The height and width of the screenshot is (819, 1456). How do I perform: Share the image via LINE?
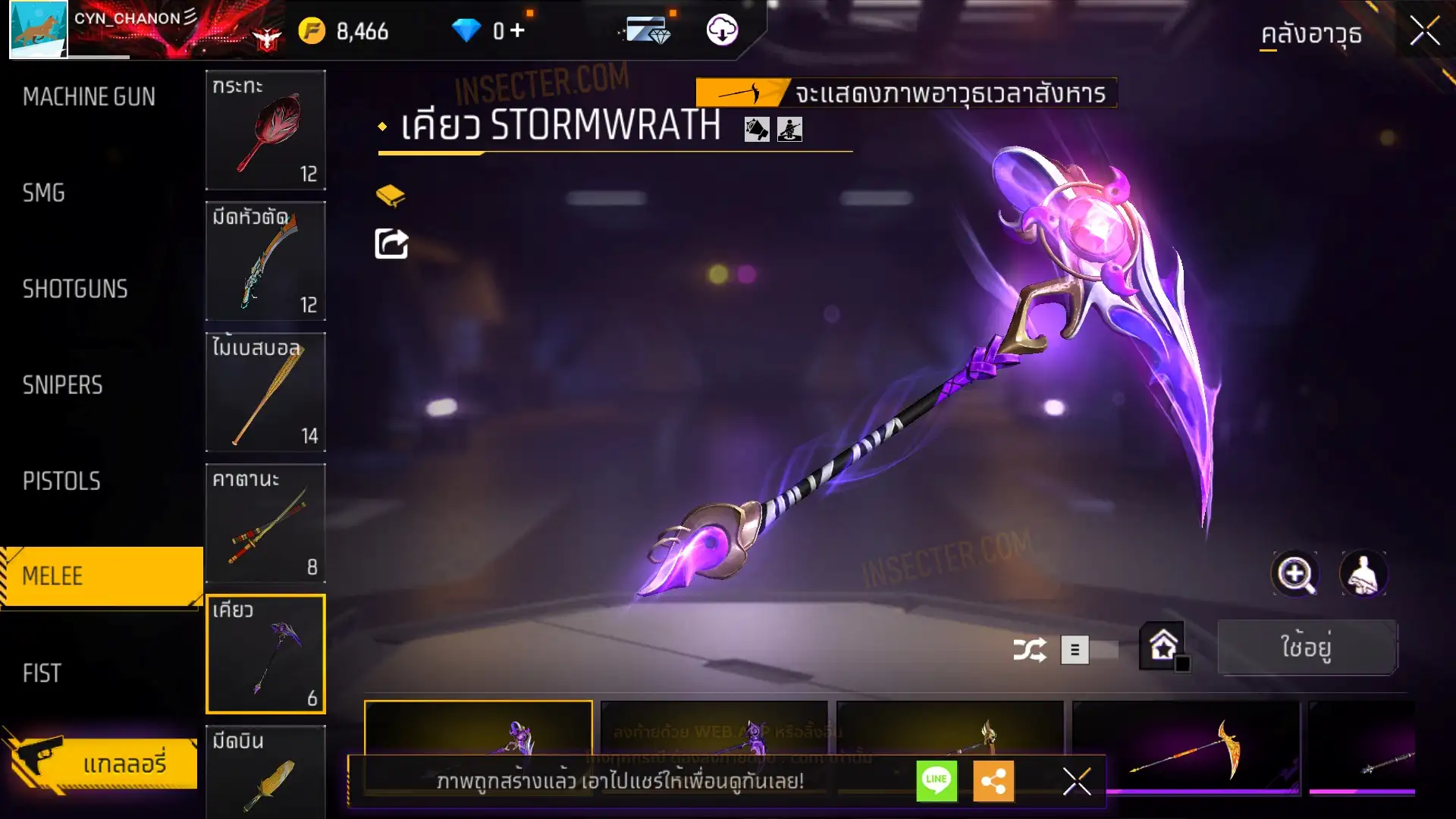pos(937,780)
